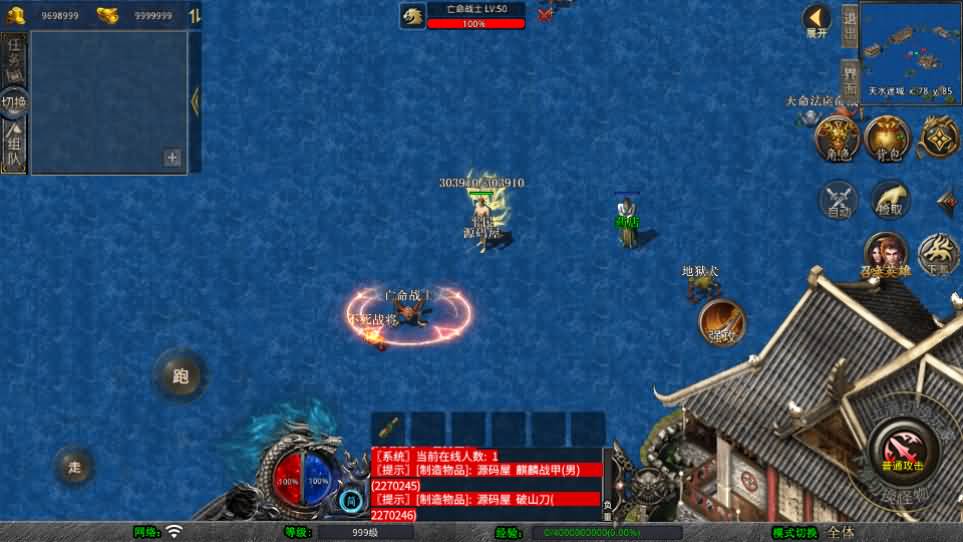Click the plus button in quest panel
963x542 pixels.
click(x=172, y=158)
